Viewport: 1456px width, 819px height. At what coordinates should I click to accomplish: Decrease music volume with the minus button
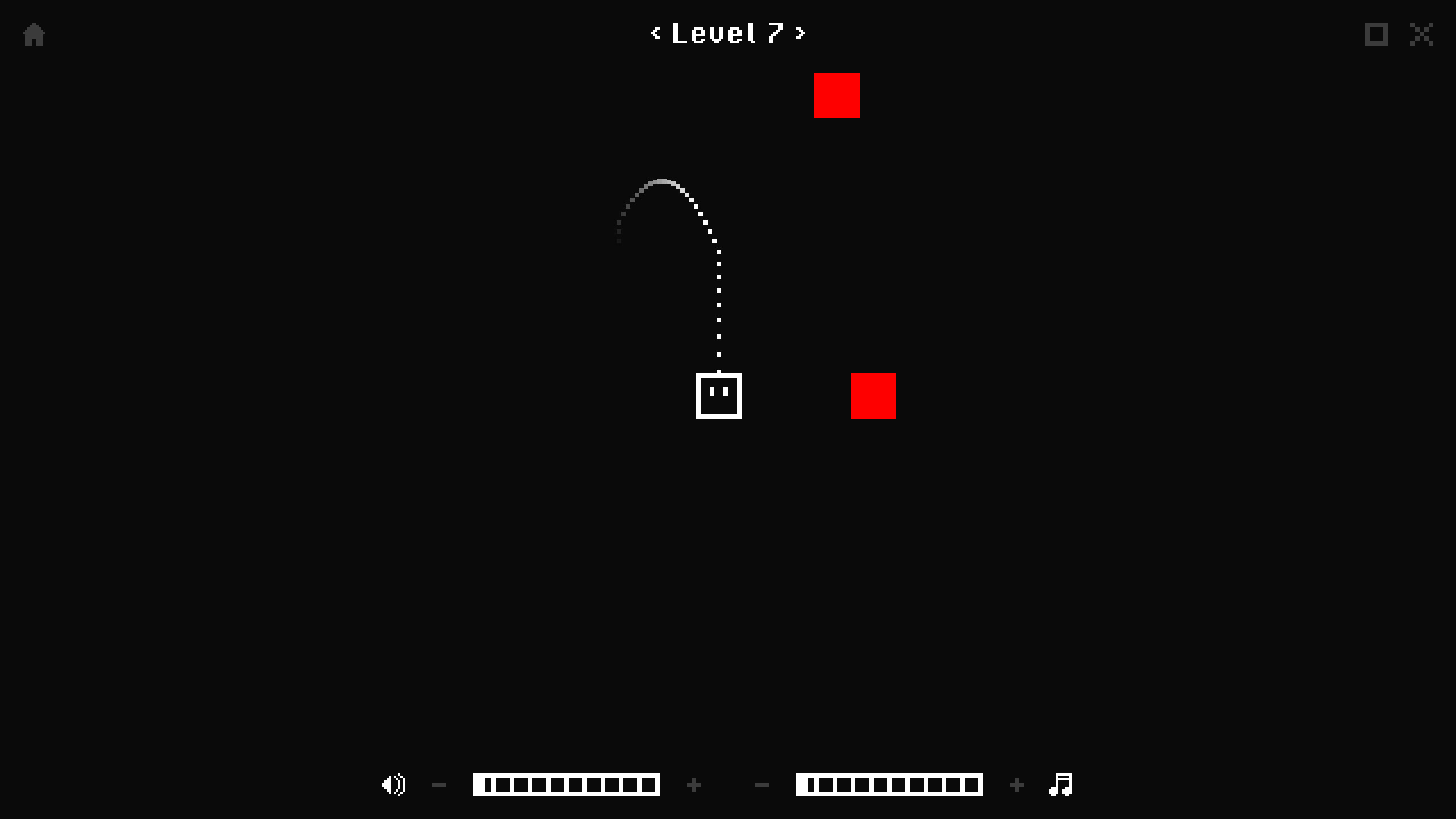(x=763, y=784)
